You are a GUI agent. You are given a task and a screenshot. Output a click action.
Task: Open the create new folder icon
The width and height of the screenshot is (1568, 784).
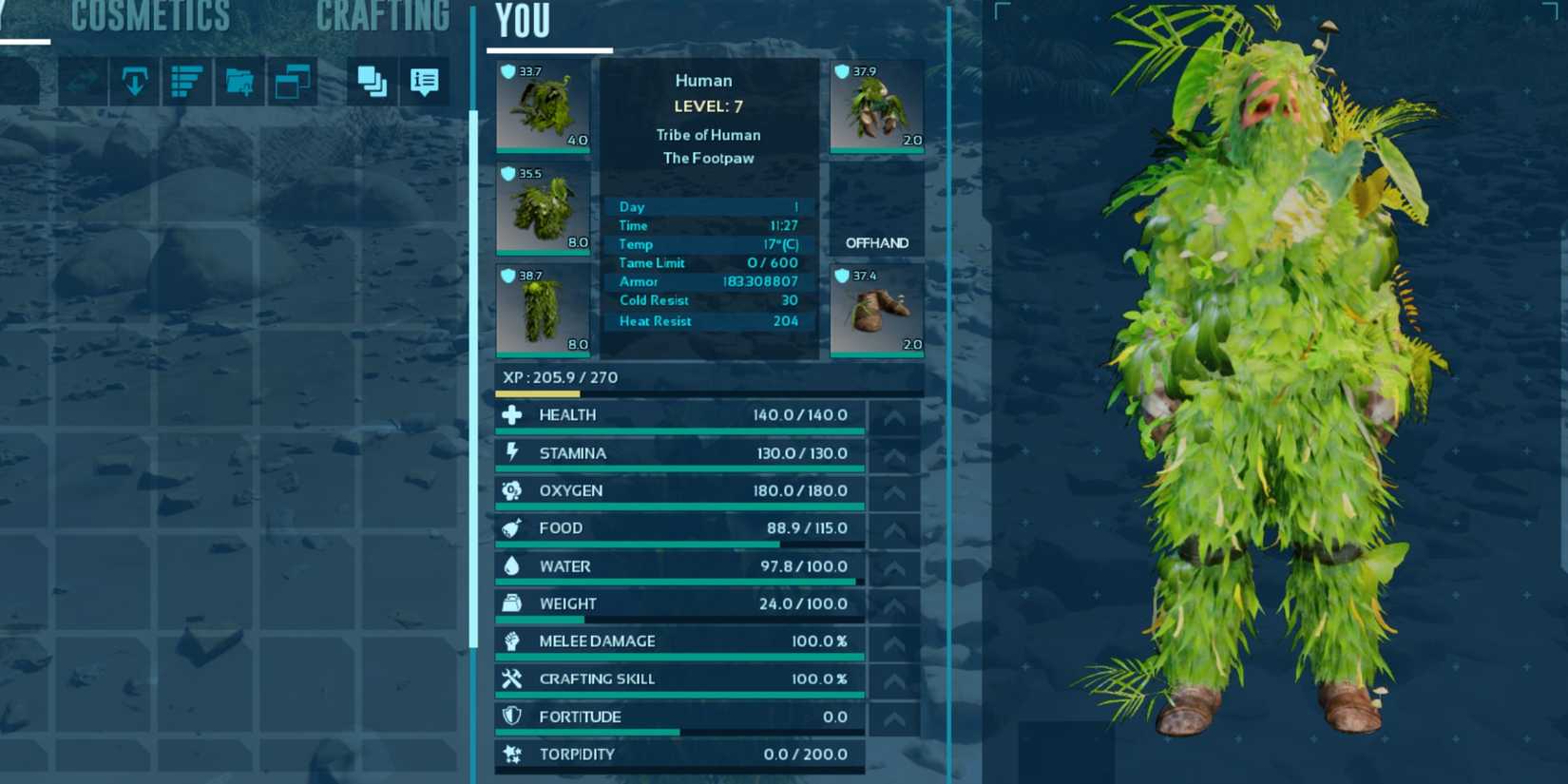pos(240,82)
